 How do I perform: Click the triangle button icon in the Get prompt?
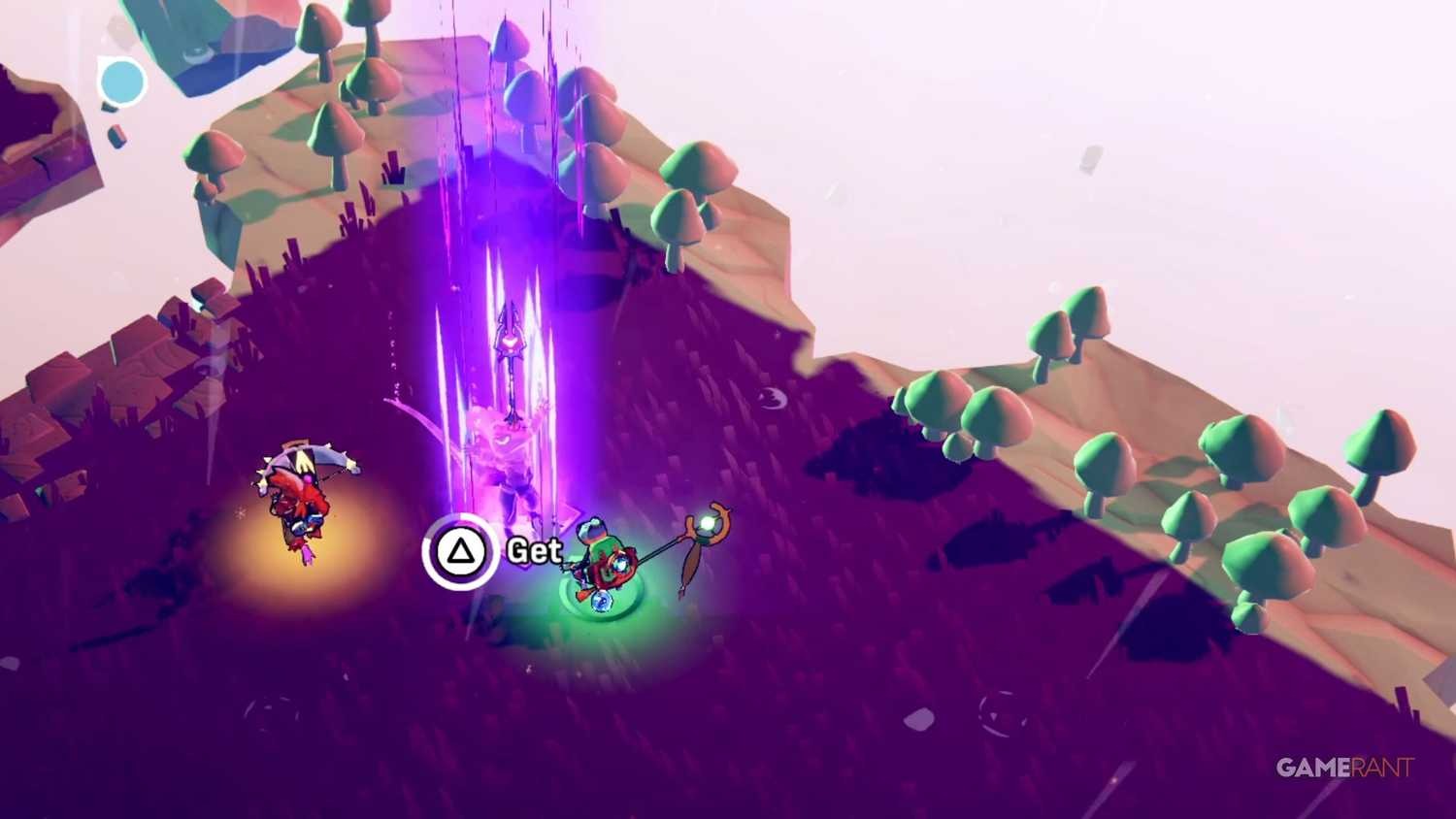(460, 551)
